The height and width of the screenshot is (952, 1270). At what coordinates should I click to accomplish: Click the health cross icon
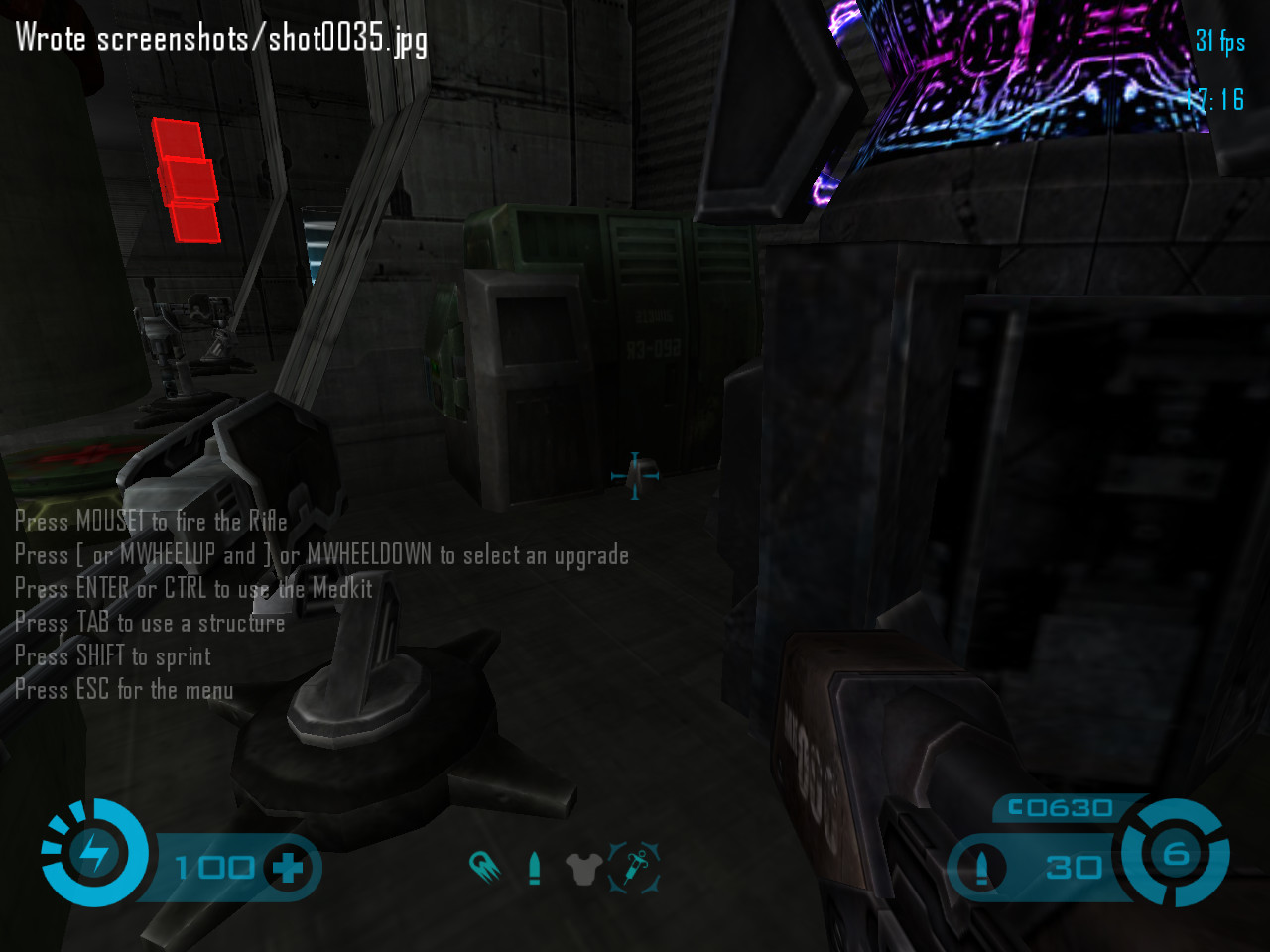click(288, 869)
